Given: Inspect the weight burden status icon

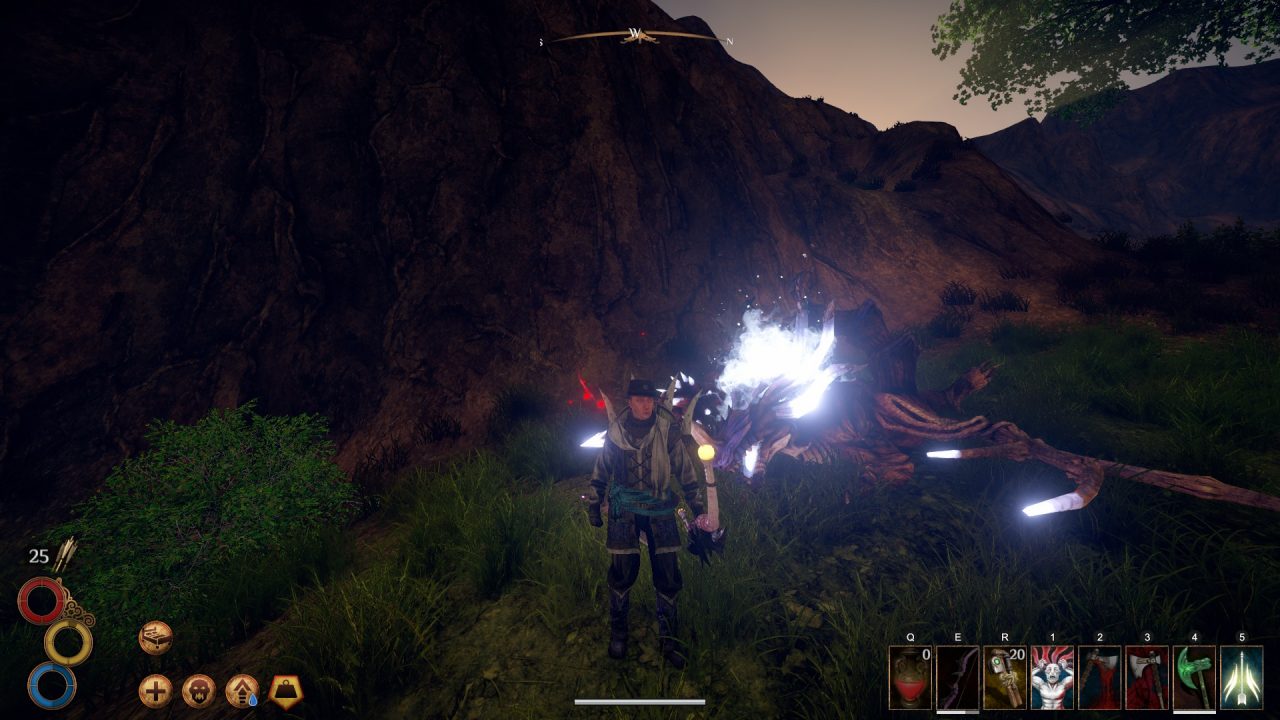Looking at the screenshot, I should tap(286, 690).
